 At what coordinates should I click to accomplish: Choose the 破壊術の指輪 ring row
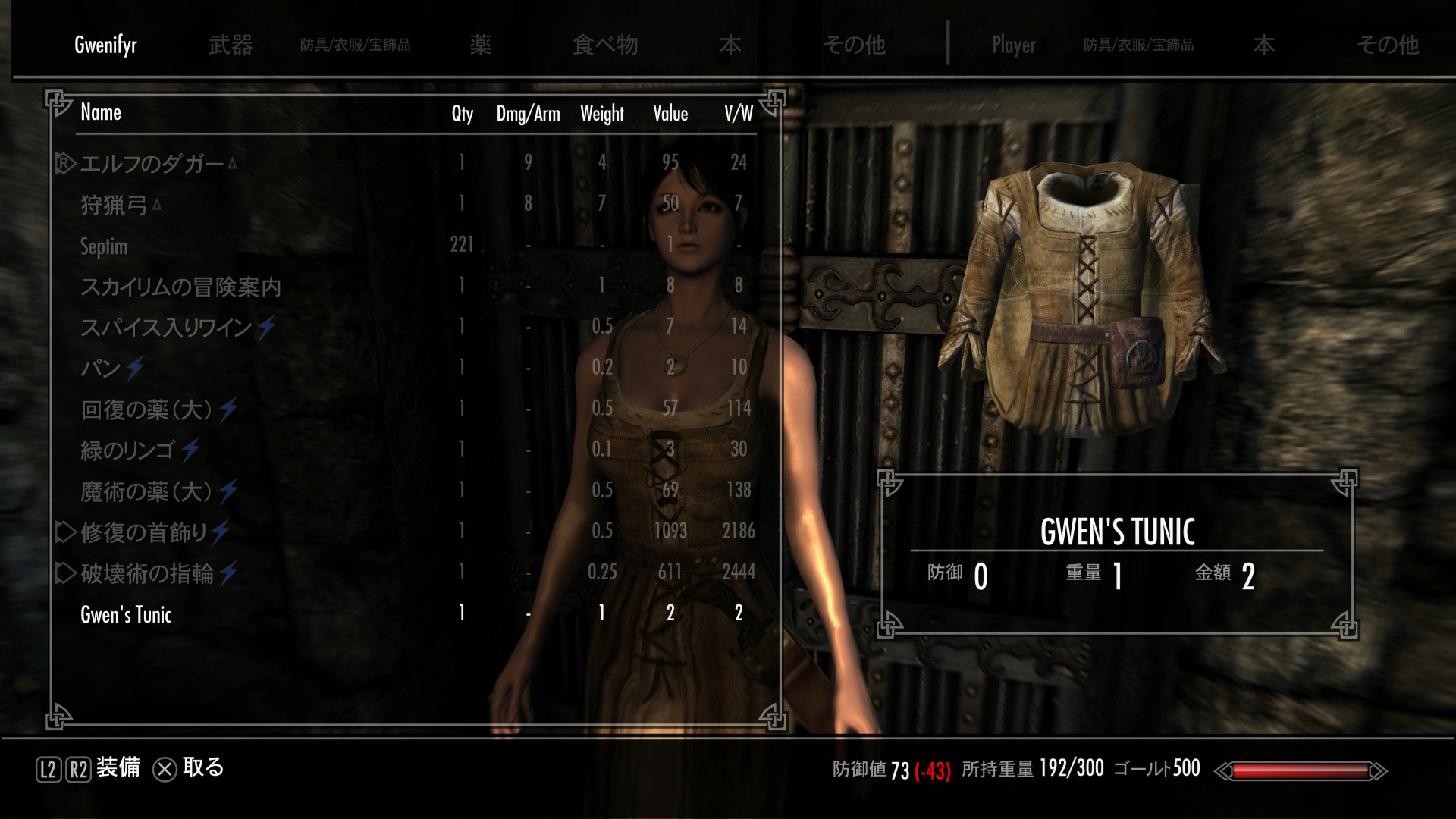[147, 573]
